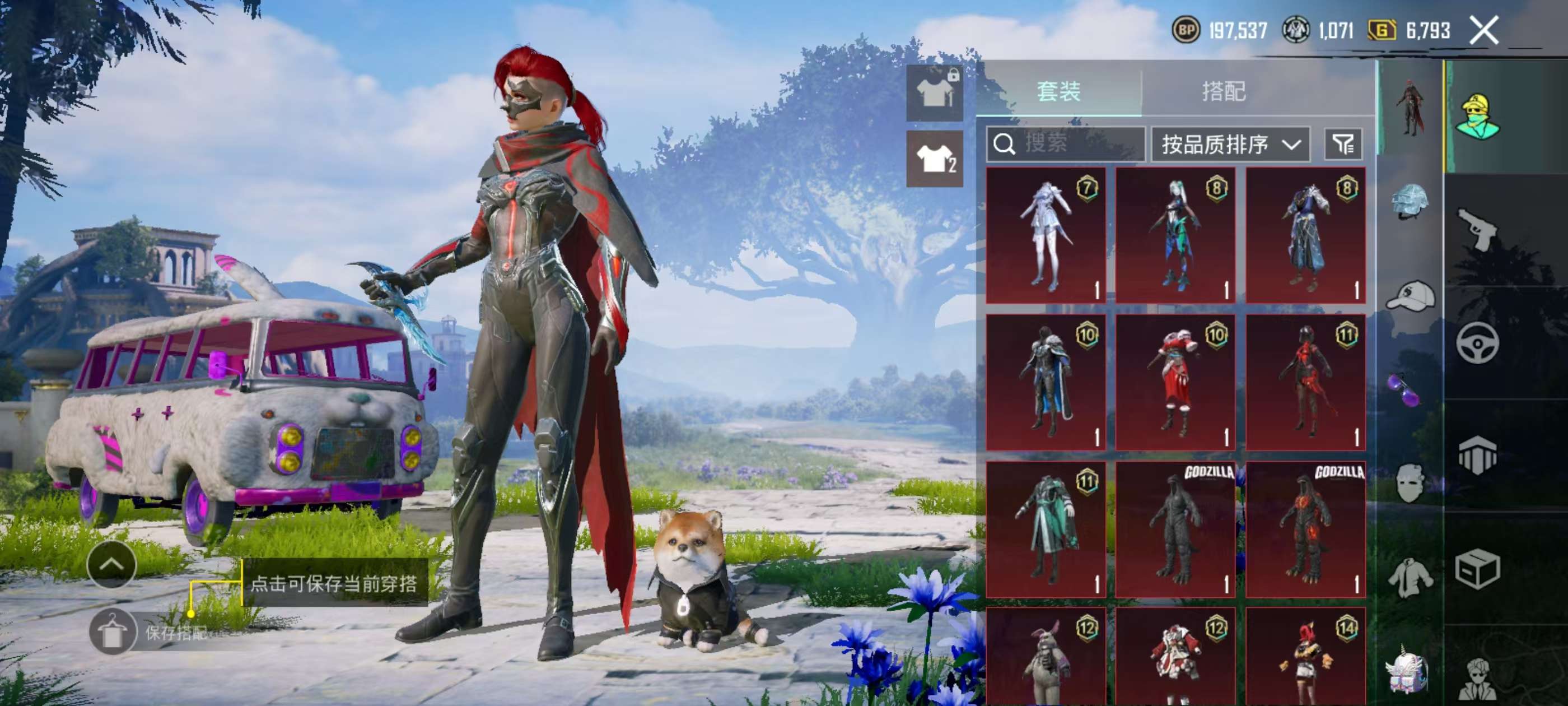Pick the red glowing Godzilla suit
Image resolution: width=1568 pixels, height=706 pixels.
coord(1306,529)
